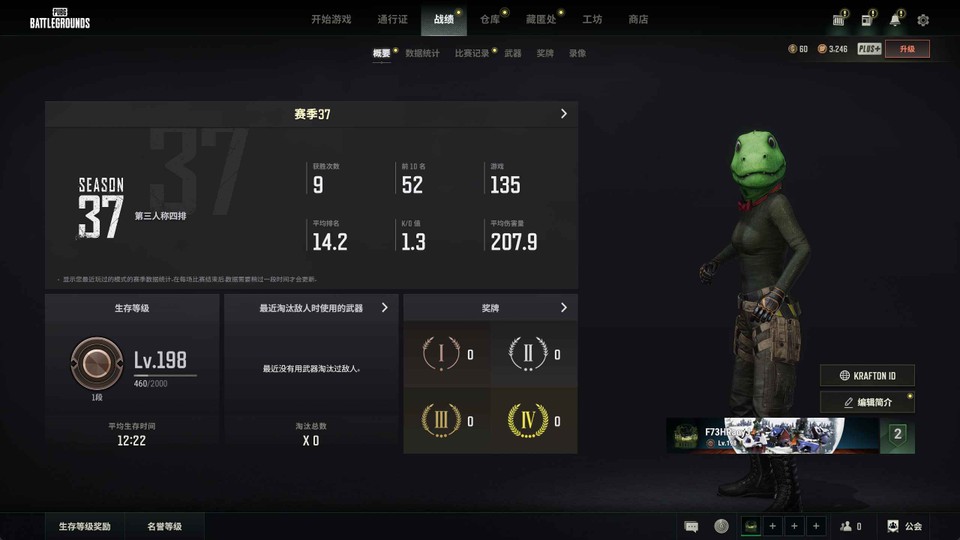Open the notification bell
The height and width of the screenshot is (540, 960).
[895, 20]
